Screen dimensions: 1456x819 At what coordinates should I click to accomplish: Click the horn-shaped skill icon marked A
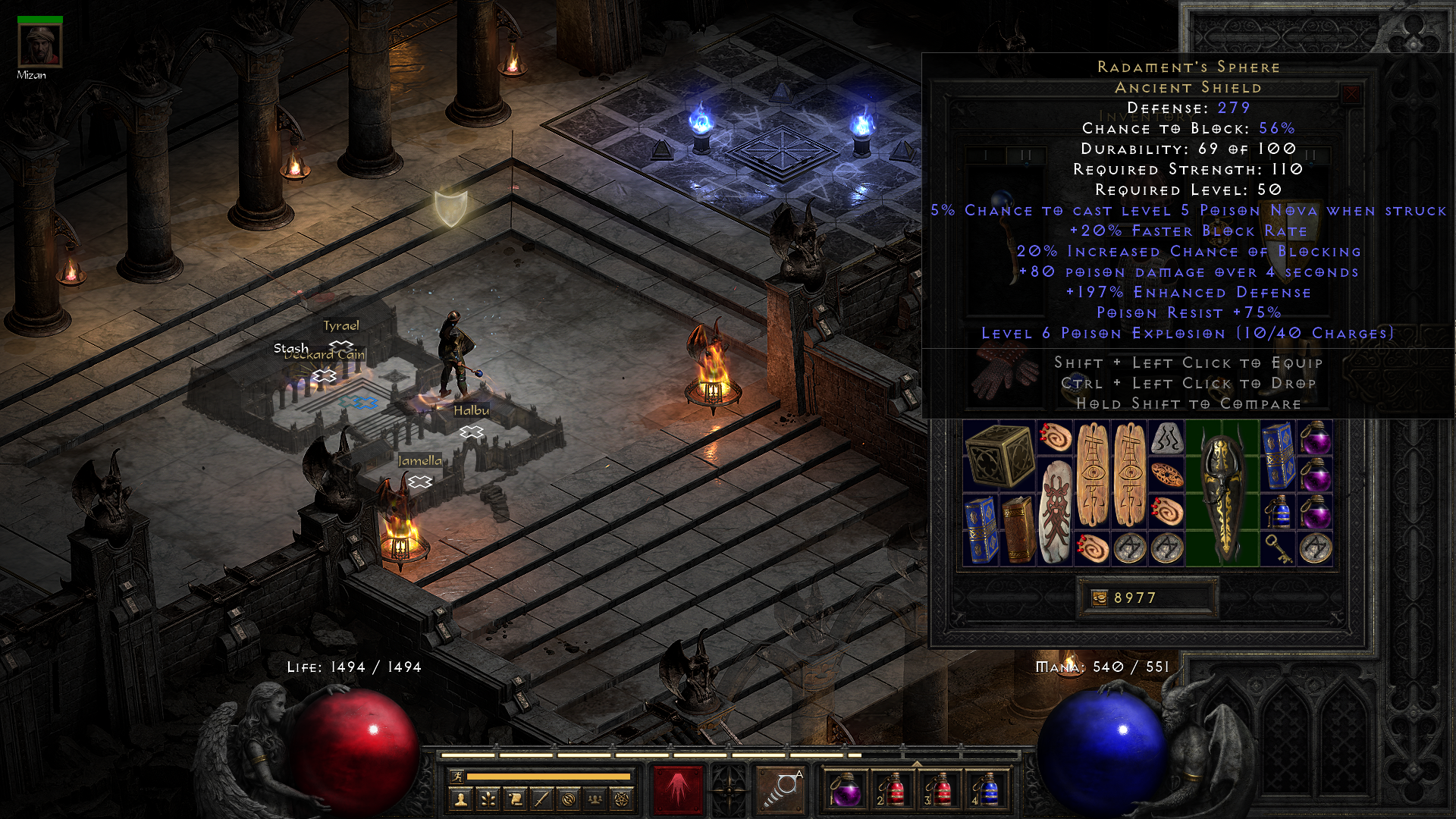[x=781, y=789]
